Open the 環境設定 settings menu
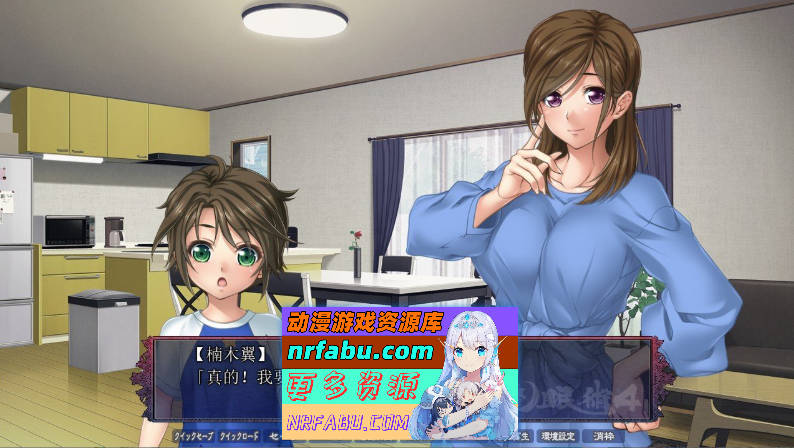Image resolution: width=794 pixels, height=448 pixels. pos(558,437)
